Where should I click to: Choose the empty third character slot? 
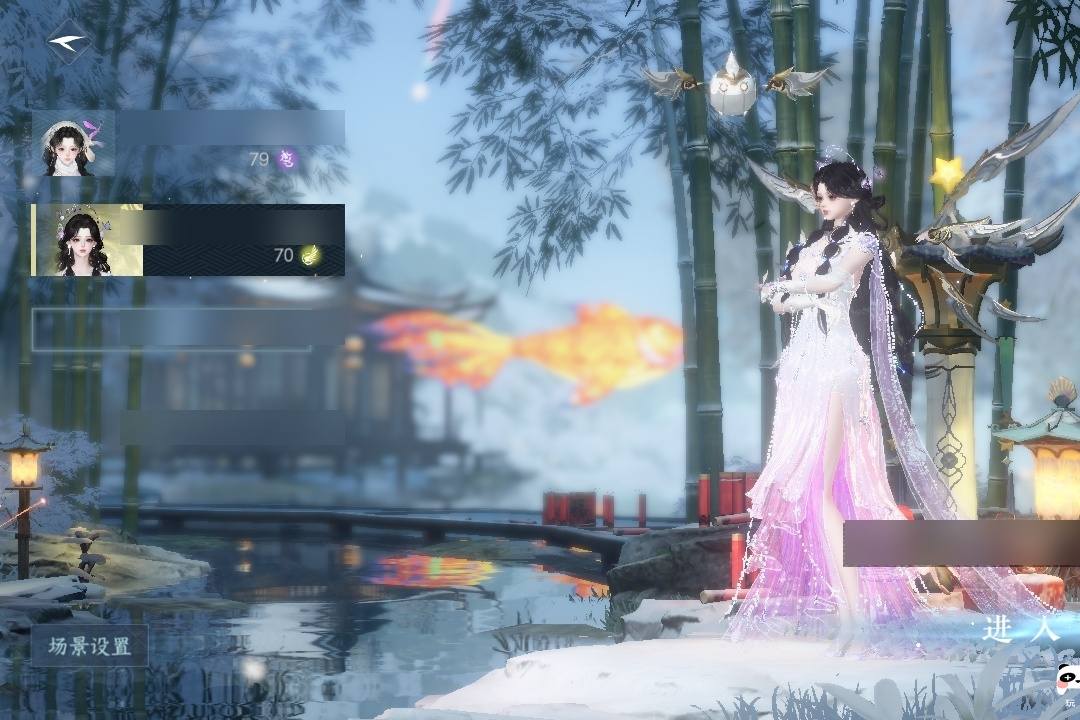[x=172, y=329]
